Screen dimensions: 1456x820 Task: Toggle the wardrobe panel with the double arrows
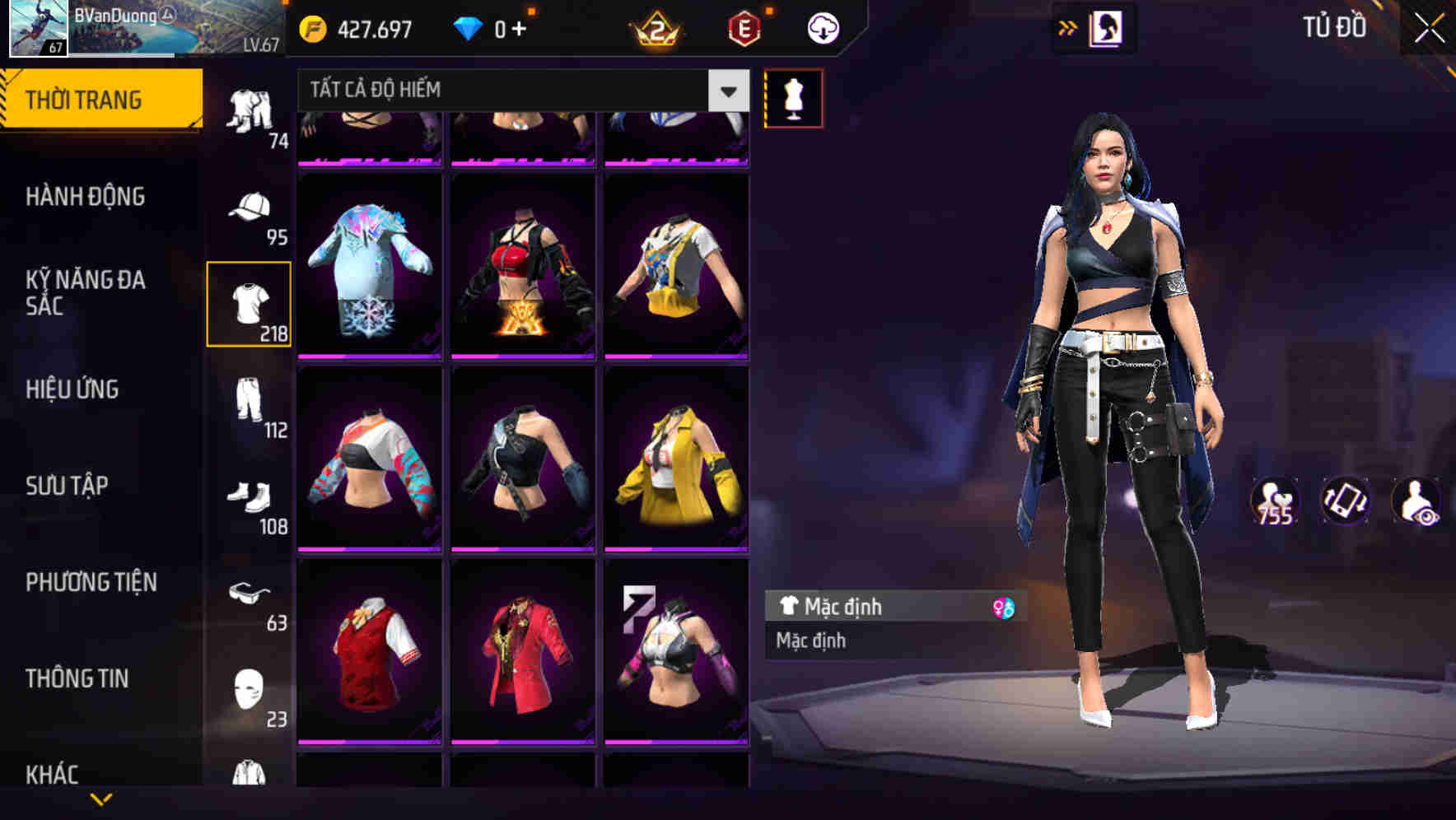(1068, 27)
